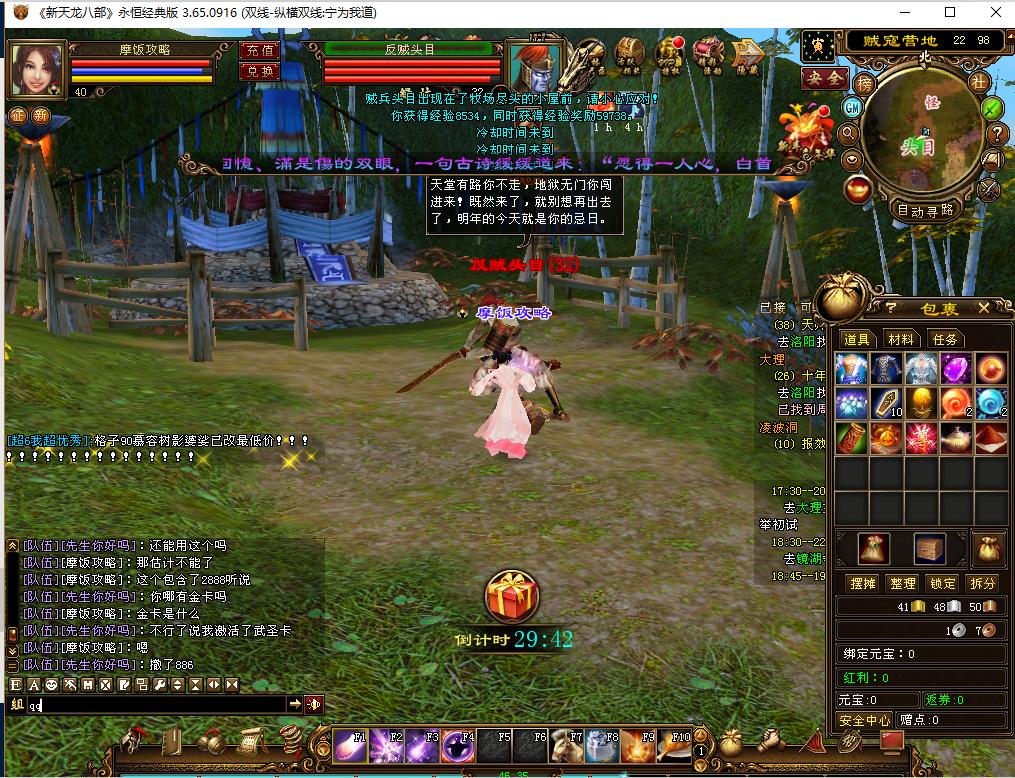Close the 包裹 inventory panel

(983, 308)
